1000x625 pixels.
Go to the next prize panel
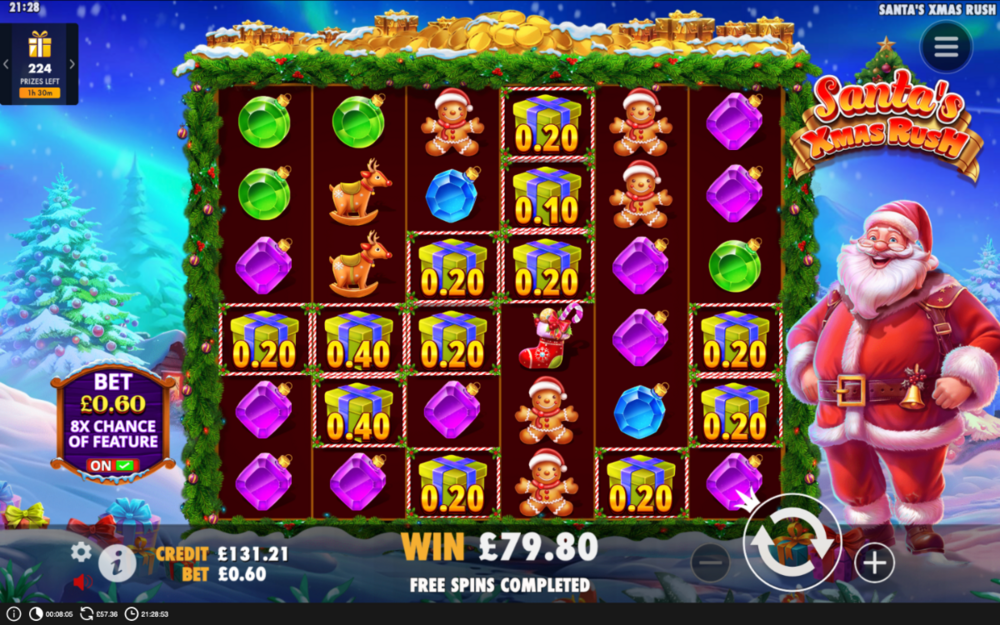(73, 65)
